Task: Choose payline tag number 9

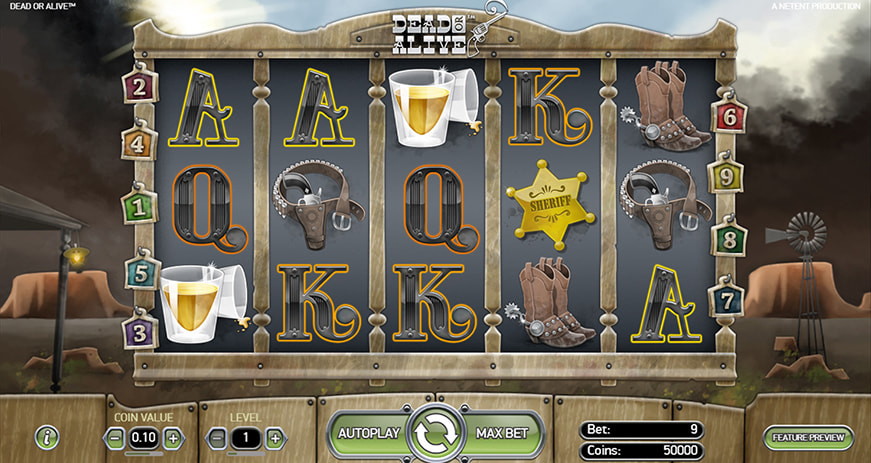Action: pos(727,178)
